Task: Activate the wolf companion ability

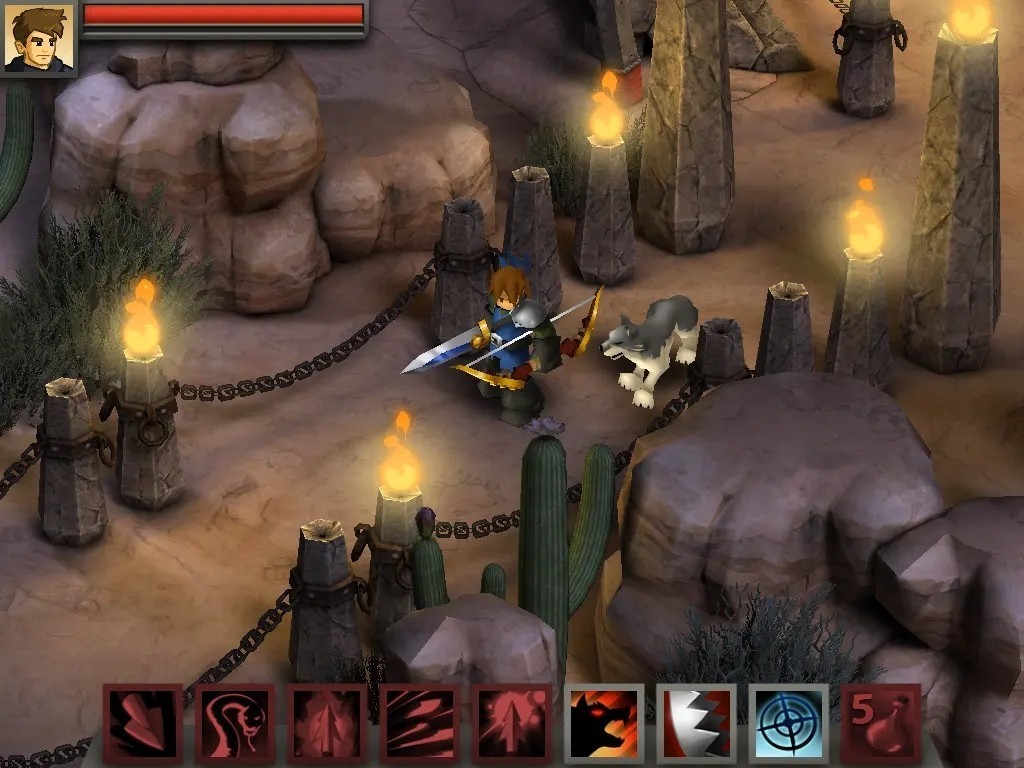Action: click(x=604, y=723)
